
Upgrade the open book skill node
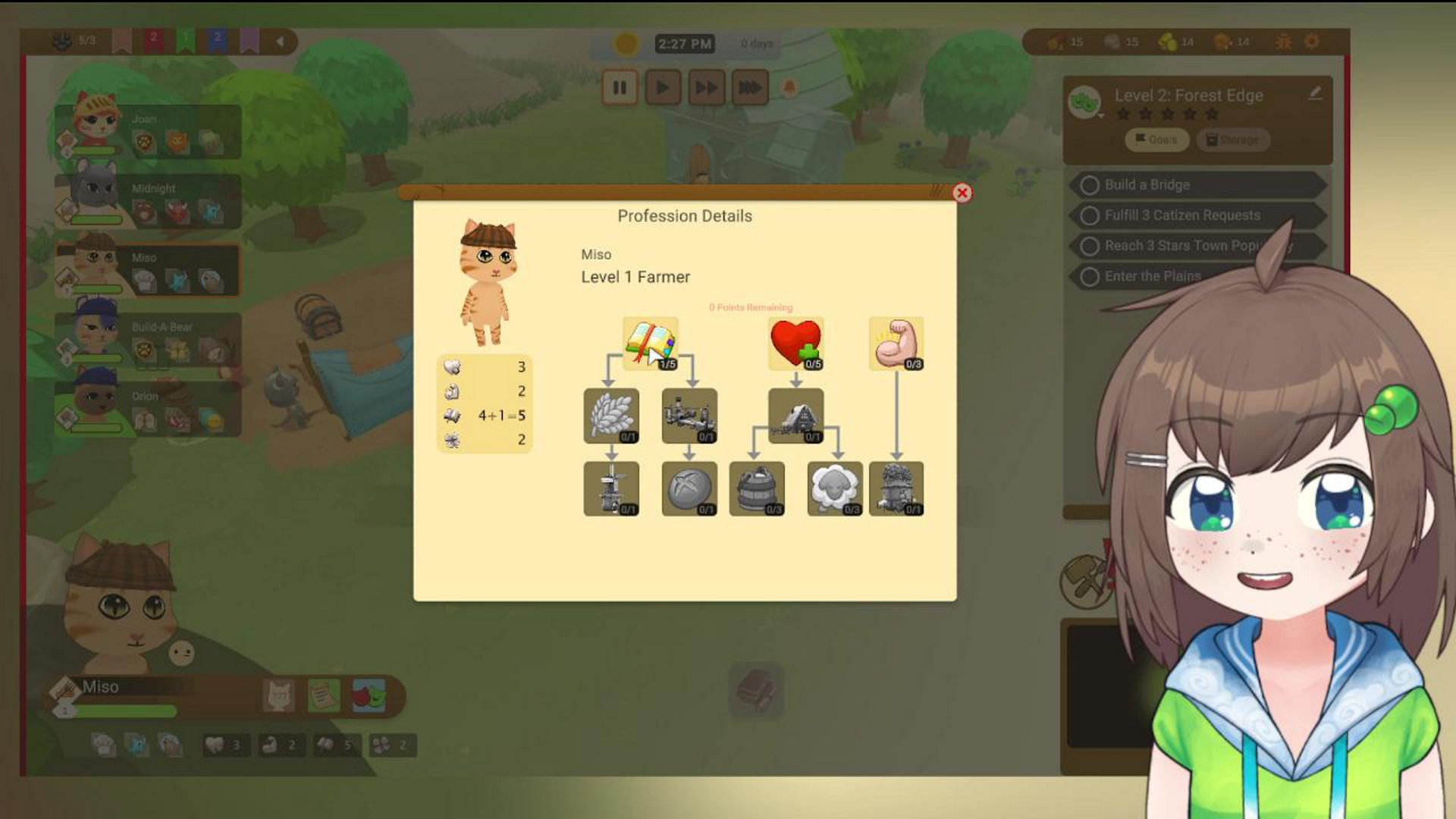pos(650,344)
